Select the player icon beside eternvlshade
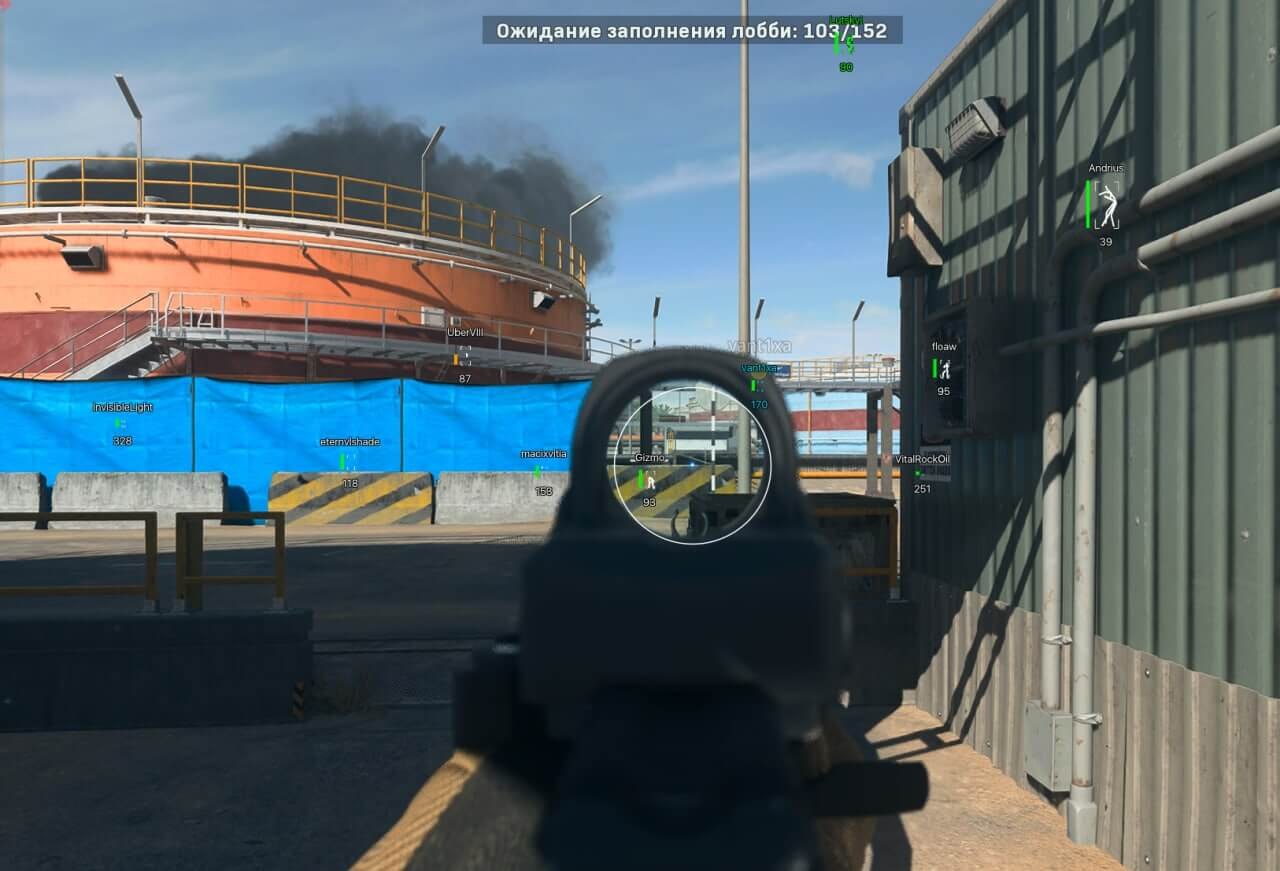This screenshot has width=1280, height=871. tap(349, 462)
